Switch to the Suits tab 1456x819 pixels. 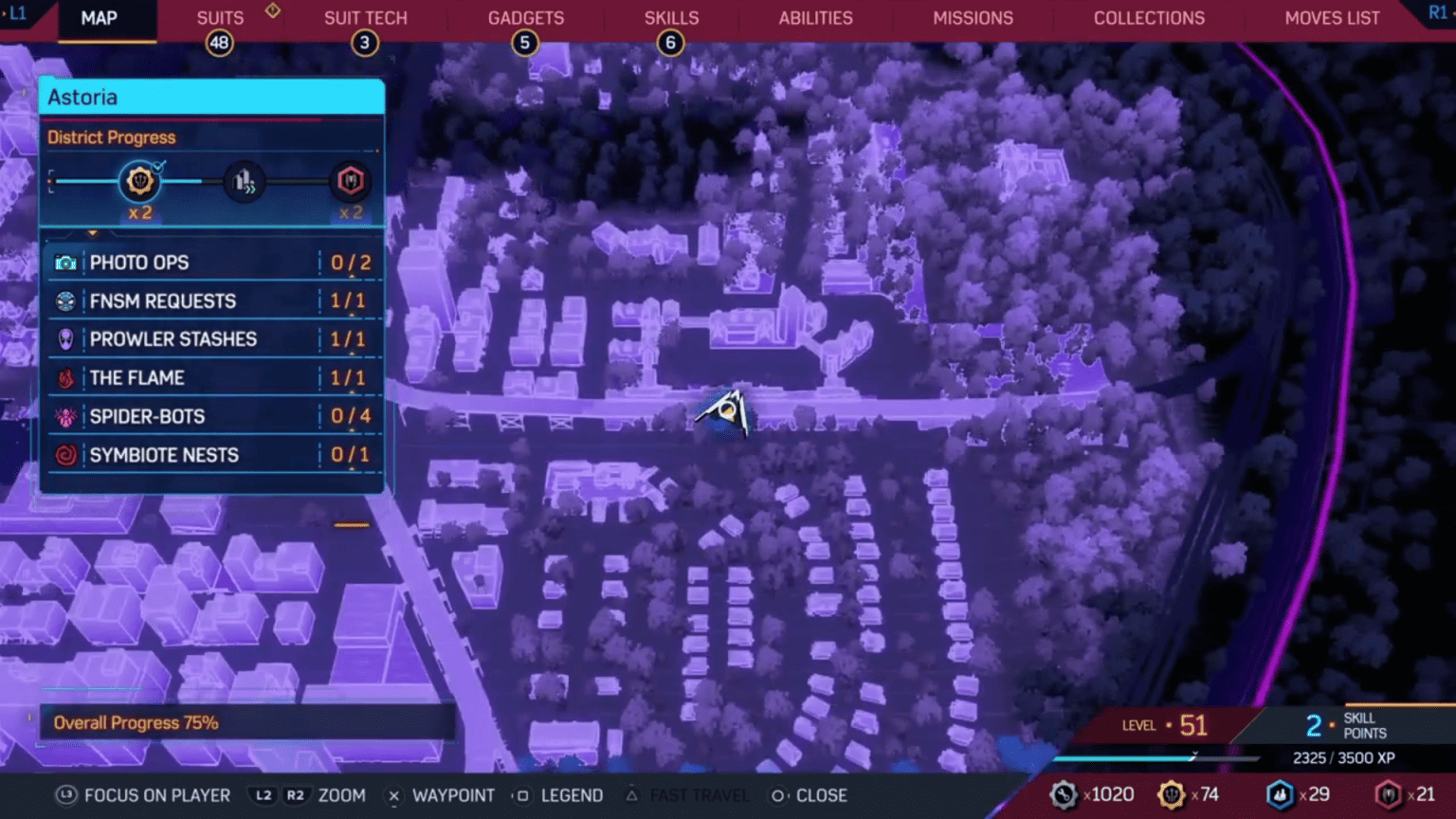click(x=220, y=18)
